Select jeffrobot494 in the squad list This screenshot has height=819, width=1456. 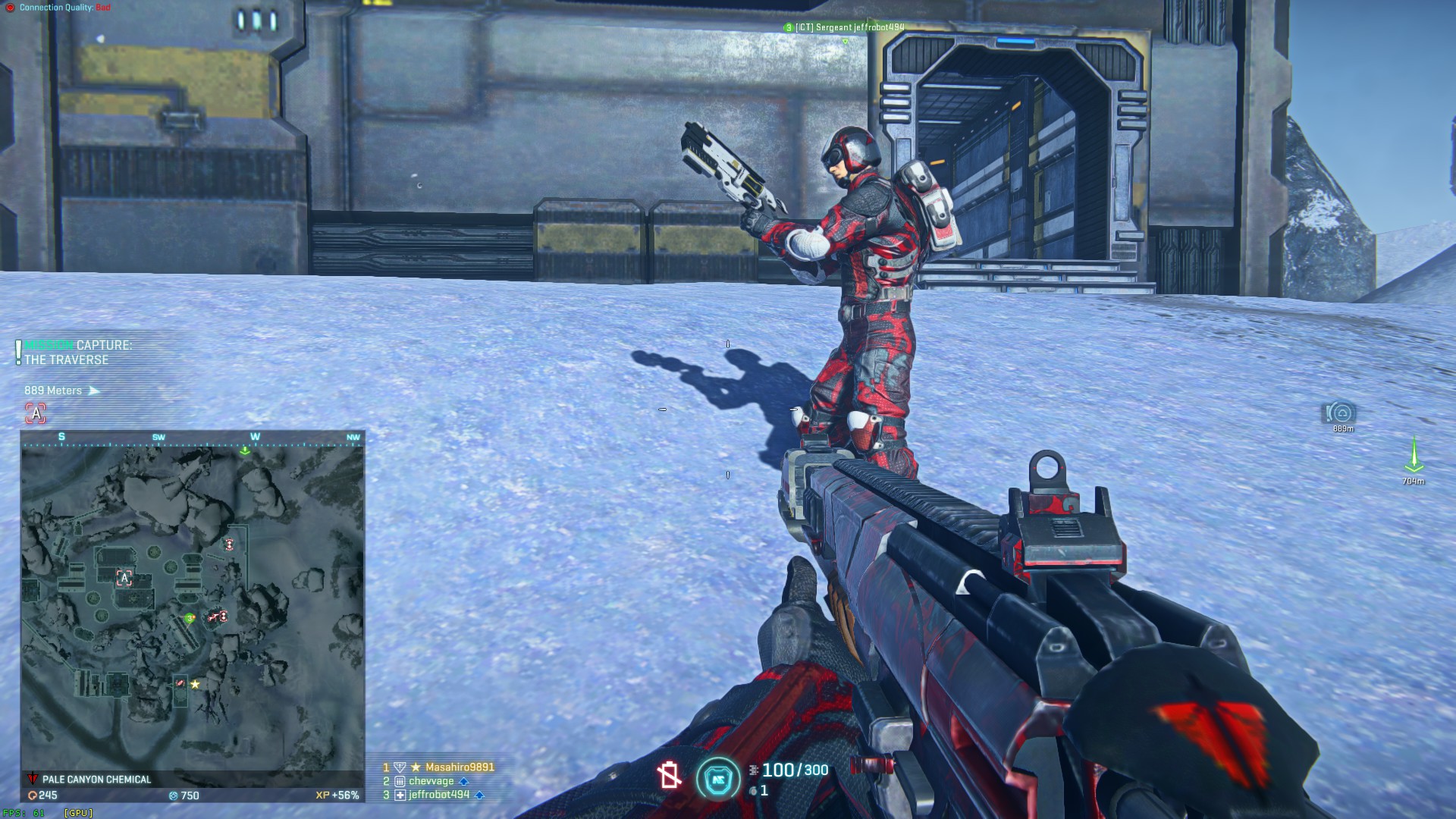click(x=438, y=795)
